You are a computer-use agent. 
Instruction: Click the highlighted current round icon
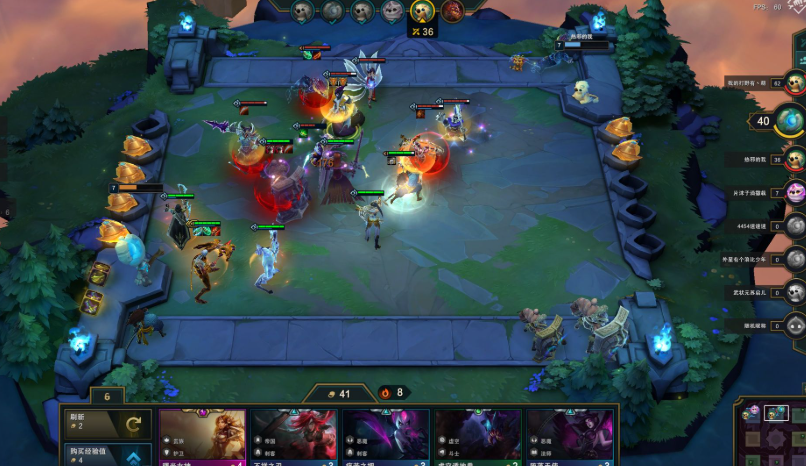[423, 11]
